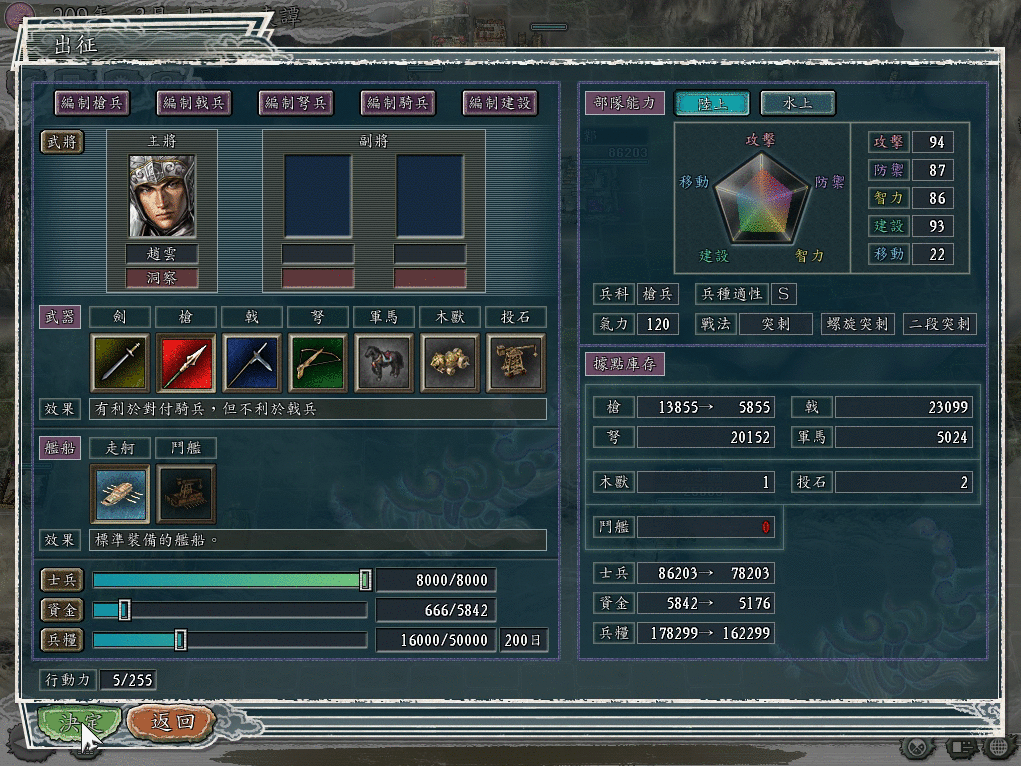Screen dimensions: 1021x766
Task: Open the 武將 officer selection
Action: 62,142
